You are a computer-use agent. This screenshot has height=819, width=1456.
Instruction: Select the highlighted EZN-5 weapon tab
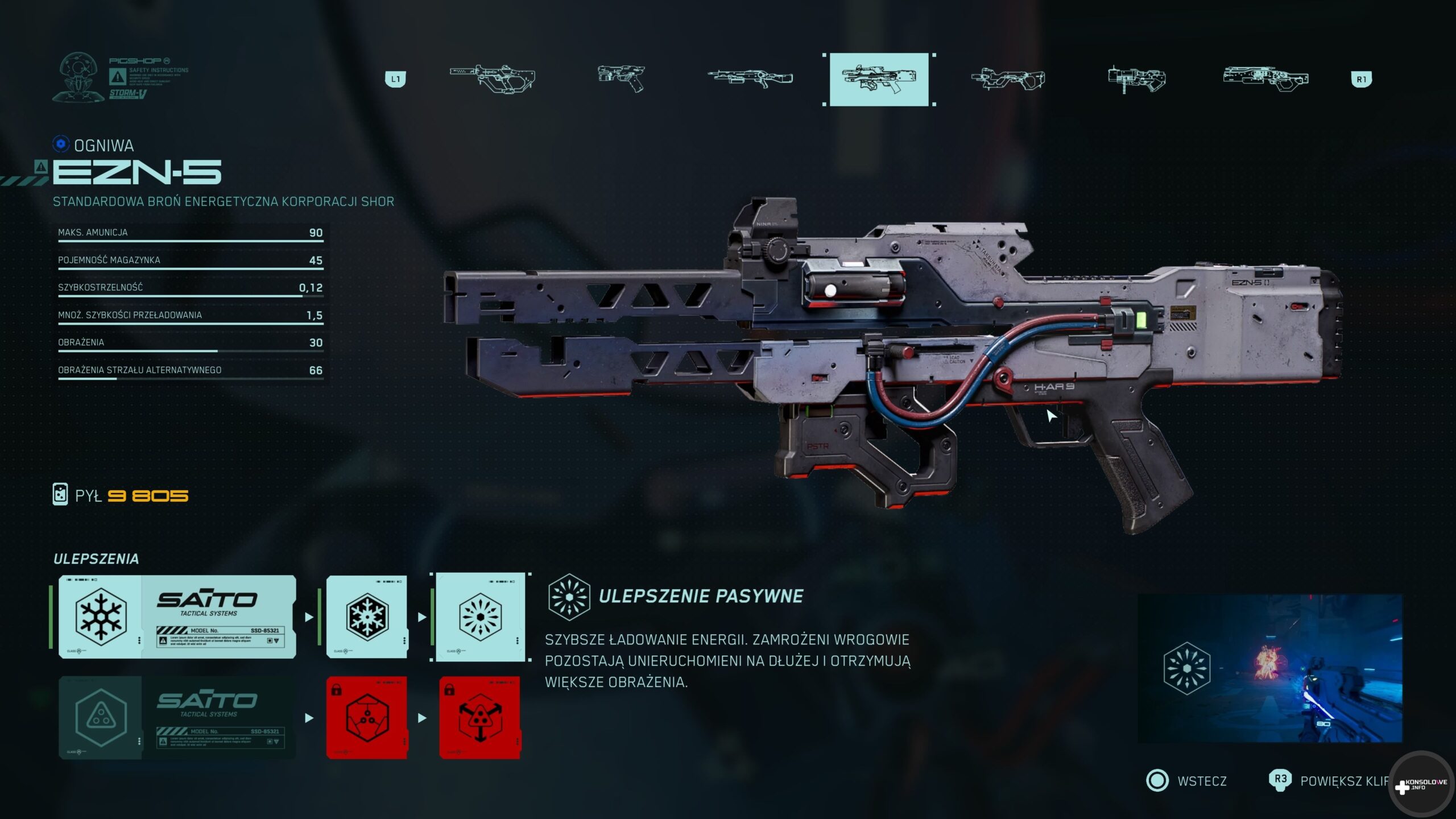coord(879,79)
